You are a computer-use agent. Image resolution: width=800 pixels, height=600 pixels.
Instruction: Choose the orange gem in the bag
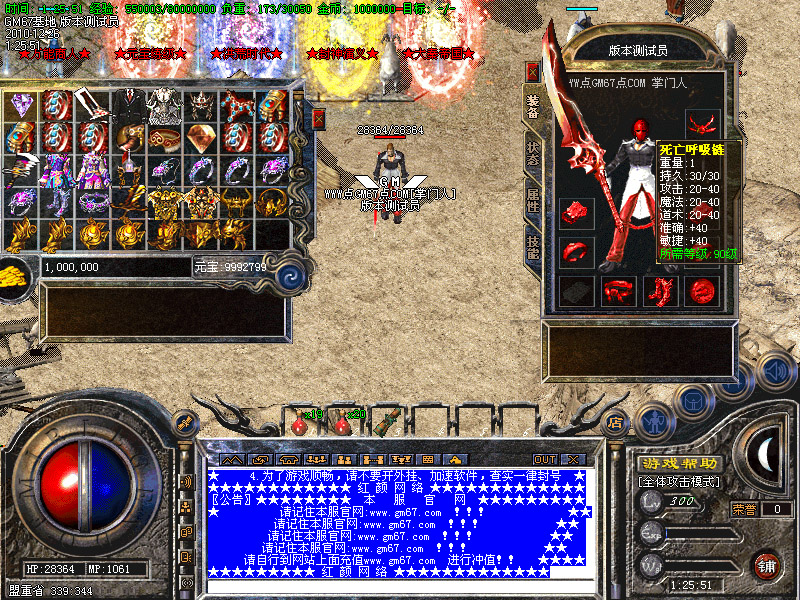click(200, 137)
